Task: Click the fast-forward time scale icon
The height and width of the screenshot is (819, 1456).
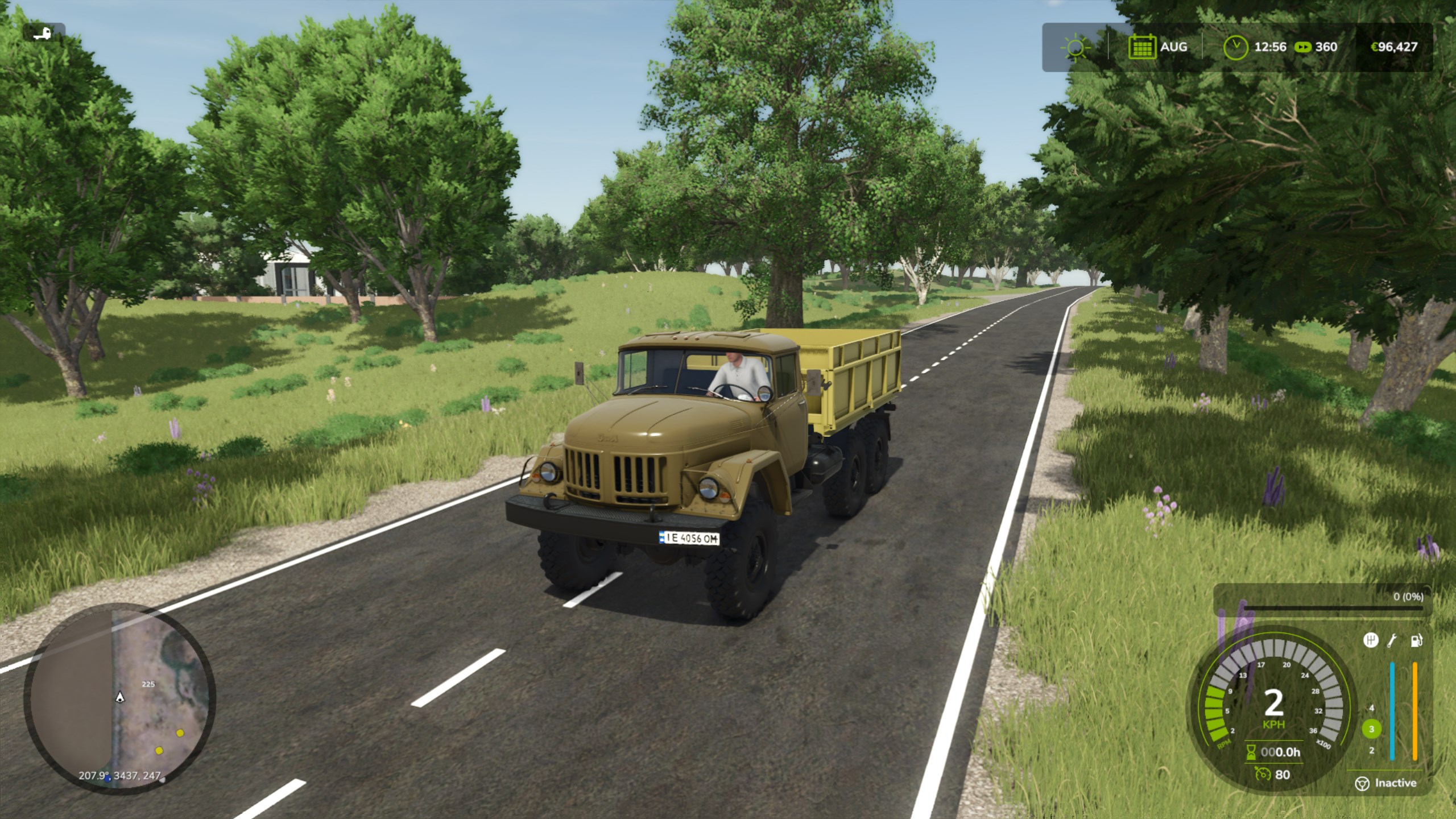Action: (1302, 47)
